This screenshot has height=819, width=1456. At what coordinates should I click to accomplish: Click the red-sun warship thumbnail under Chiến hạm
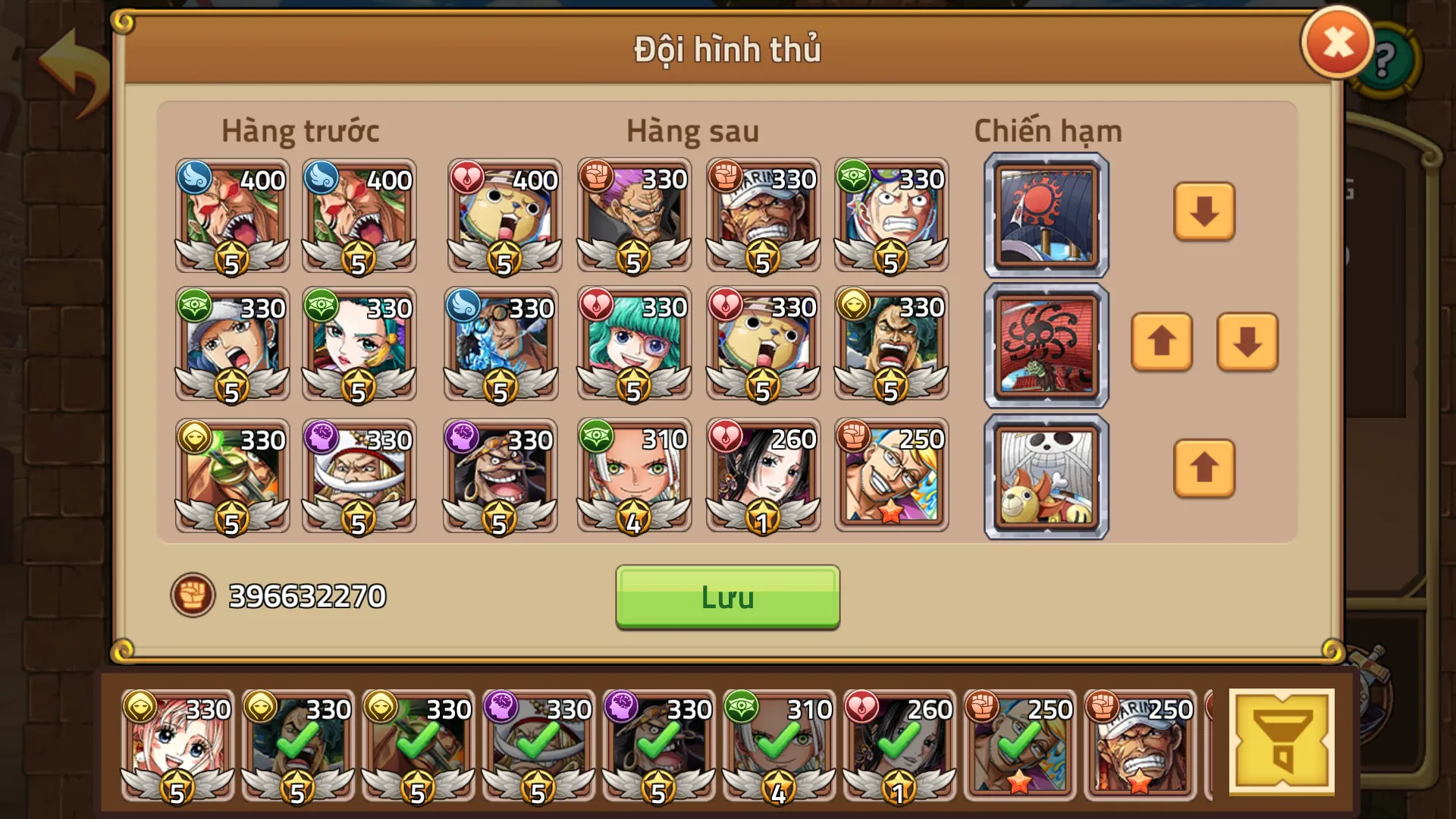point(1045,213)
